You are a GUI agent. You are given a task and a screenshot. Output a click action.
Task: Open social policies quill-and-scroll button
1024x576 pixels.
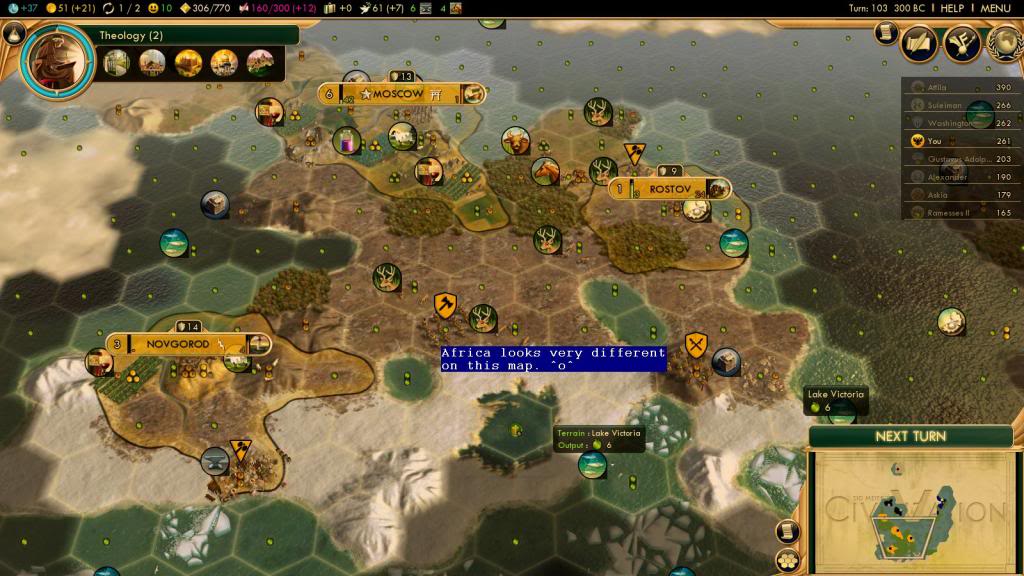(x=919, y=43)
